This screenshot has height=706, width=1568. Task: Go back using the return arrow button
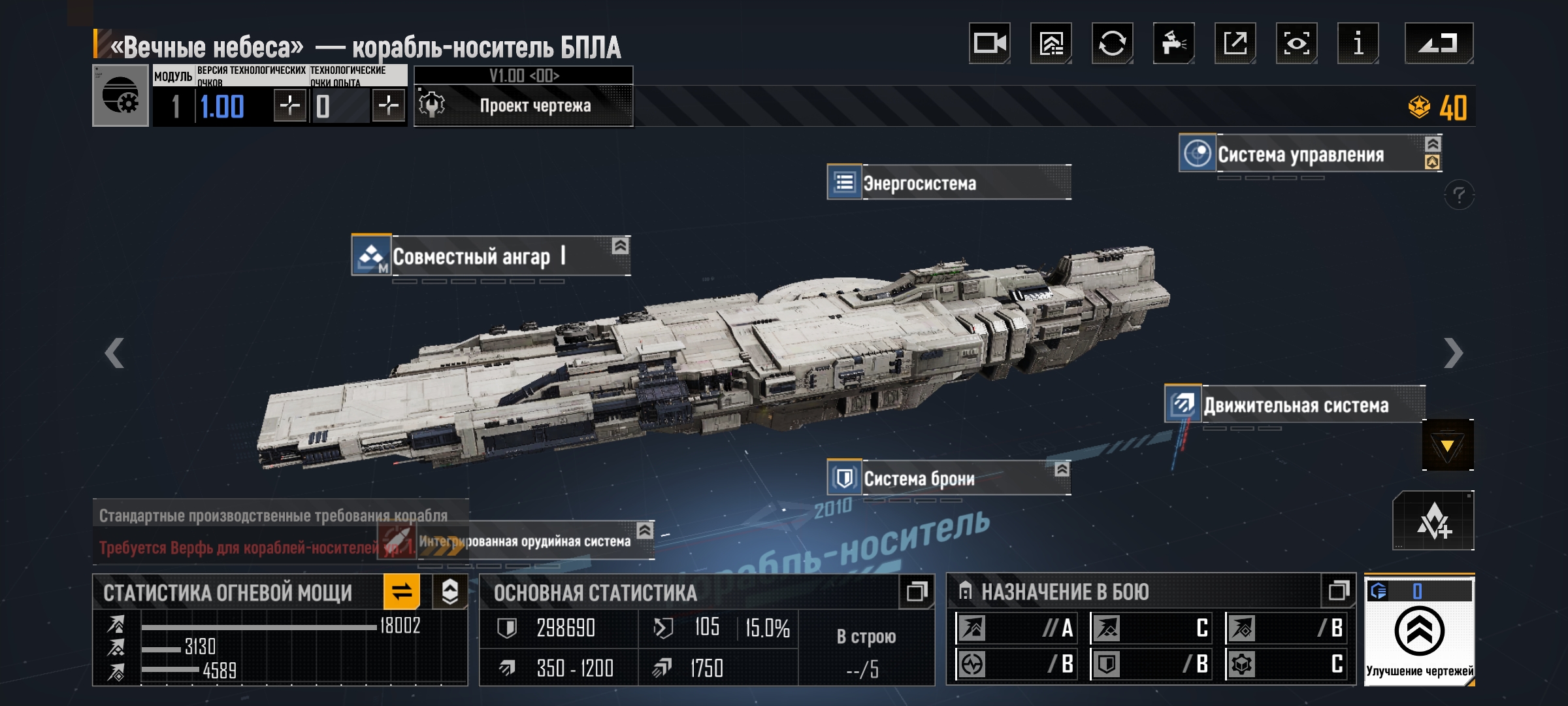(x=1439, y=44)
